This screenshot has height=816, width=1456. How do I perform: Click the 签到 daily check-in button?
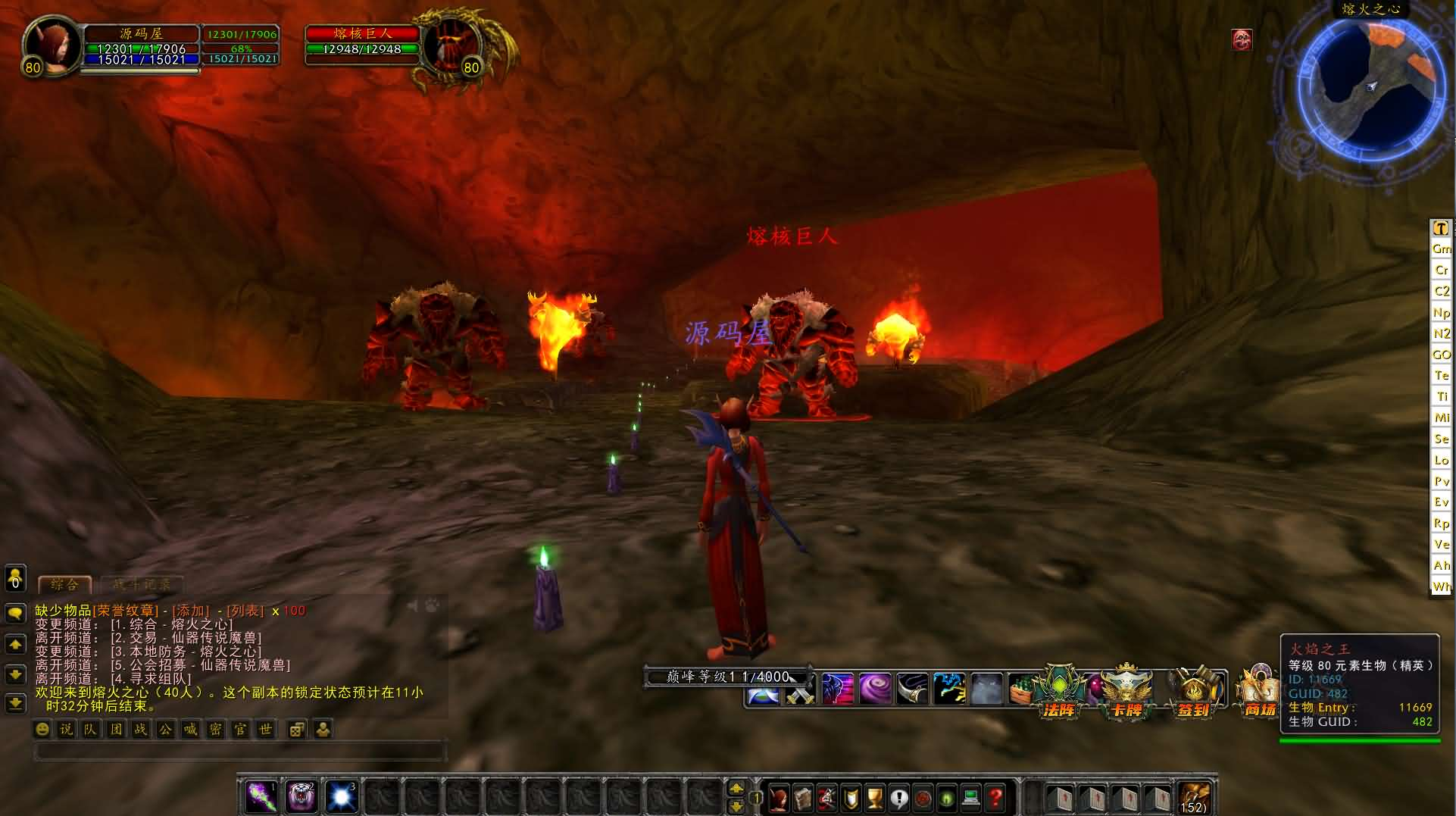(1194, 691)
